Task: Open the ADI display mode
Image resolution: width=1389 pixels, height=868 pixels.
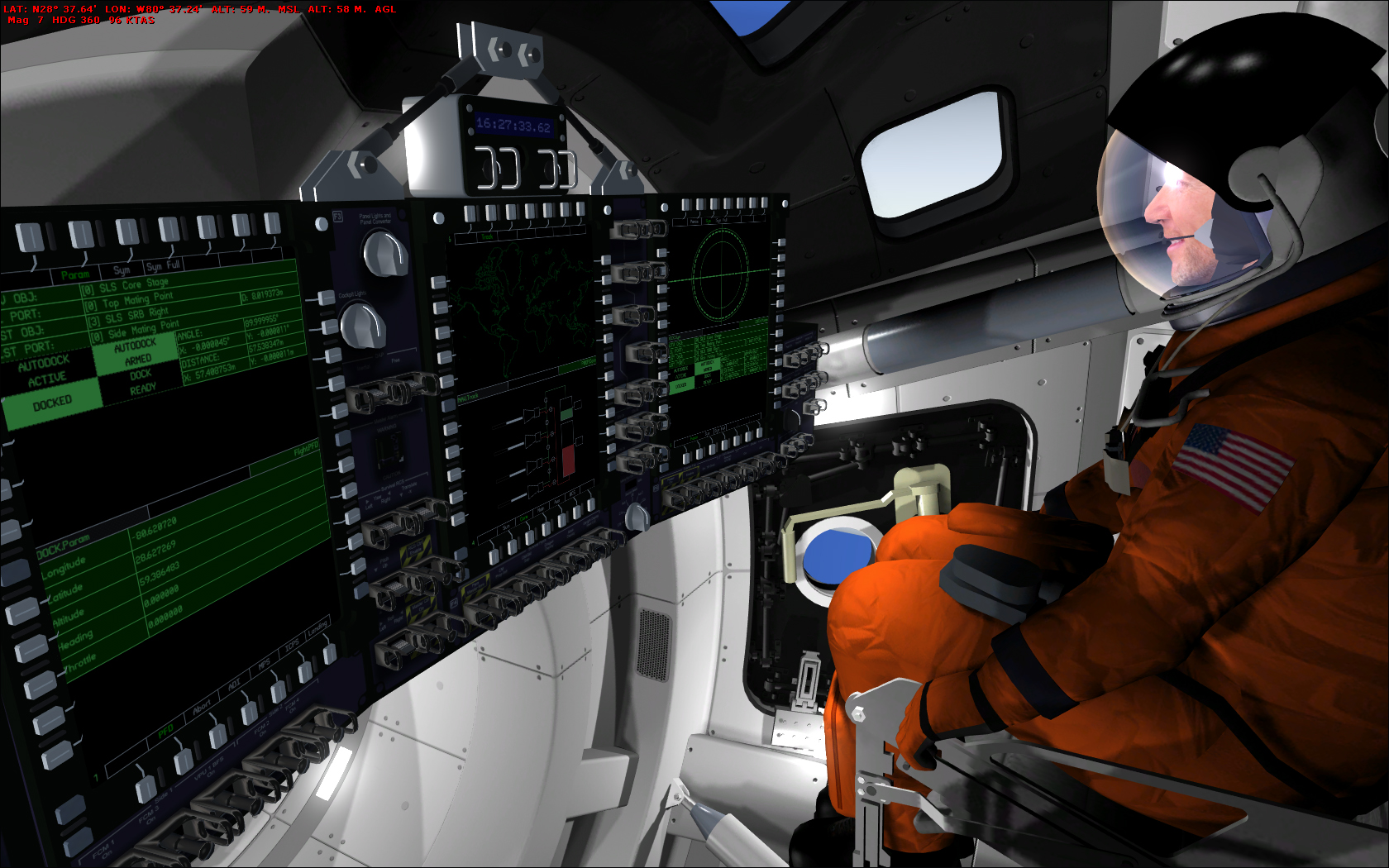Action: (x=235, y=684)
